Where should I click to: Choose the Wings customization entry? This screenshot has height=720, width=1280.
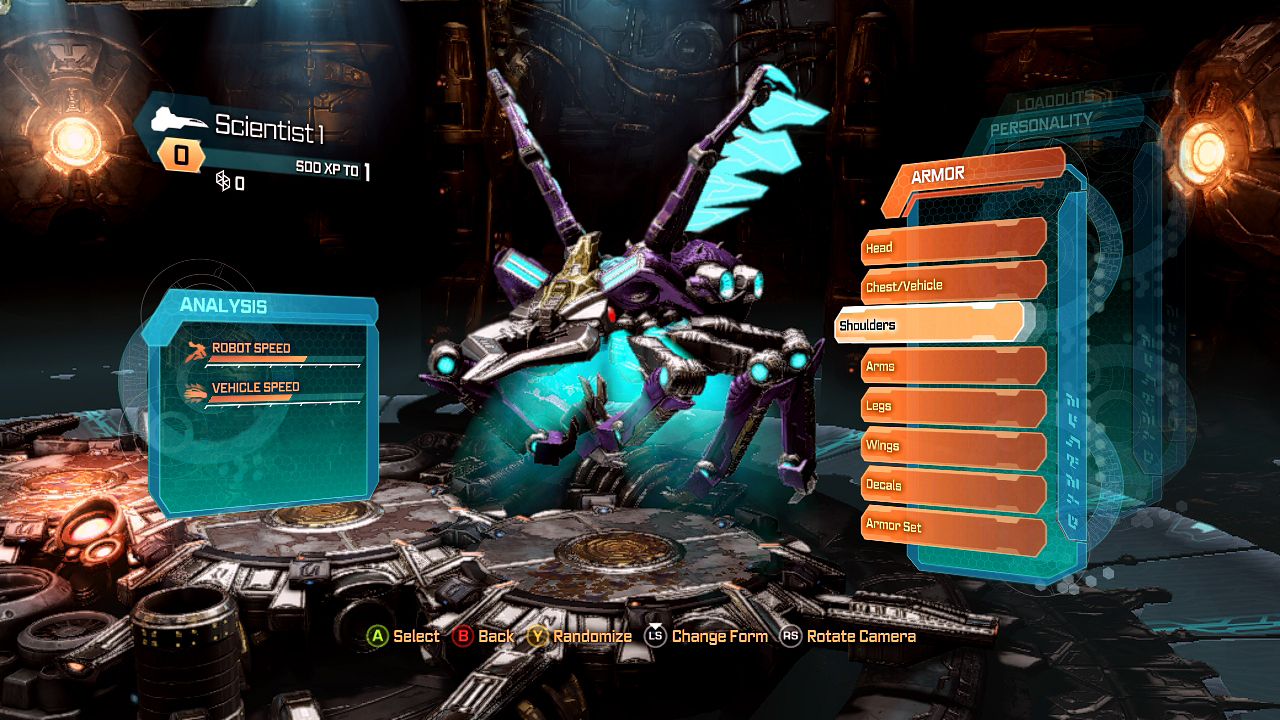pos(950,445)
